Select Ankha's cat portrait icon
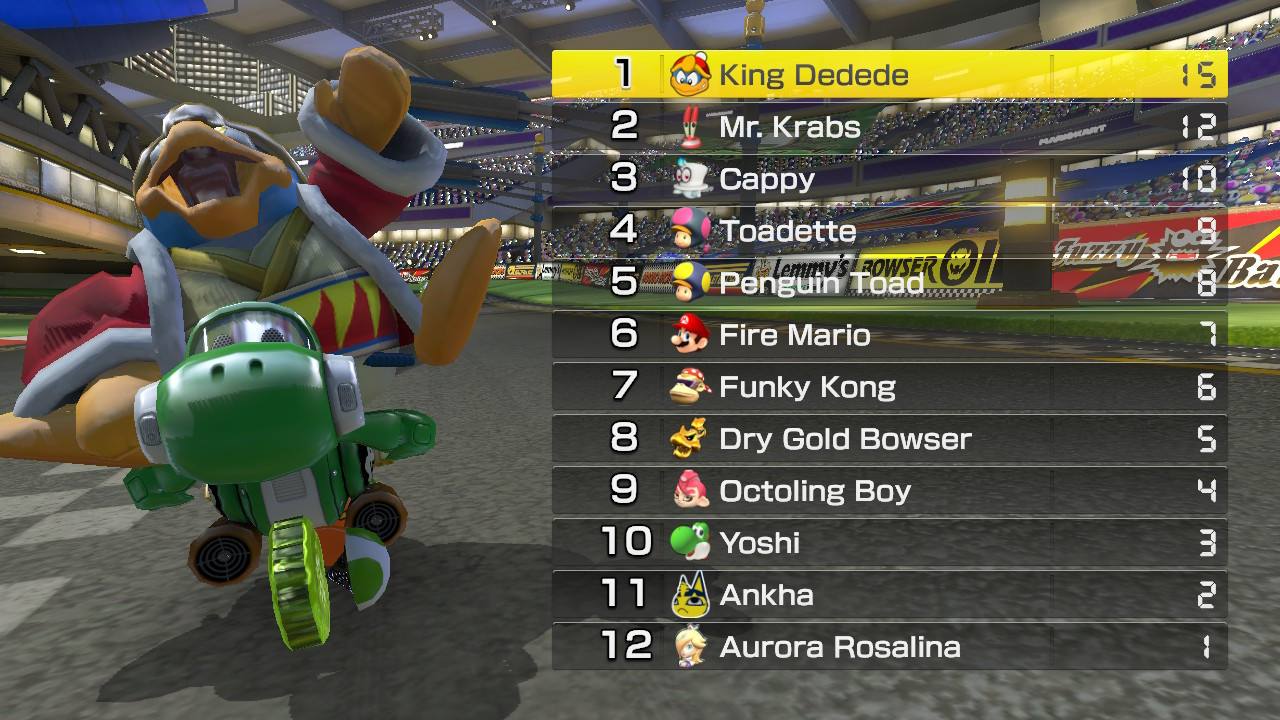Image resolution: width=1280 pixels, height=720 pixels. (x=693, y=593)
